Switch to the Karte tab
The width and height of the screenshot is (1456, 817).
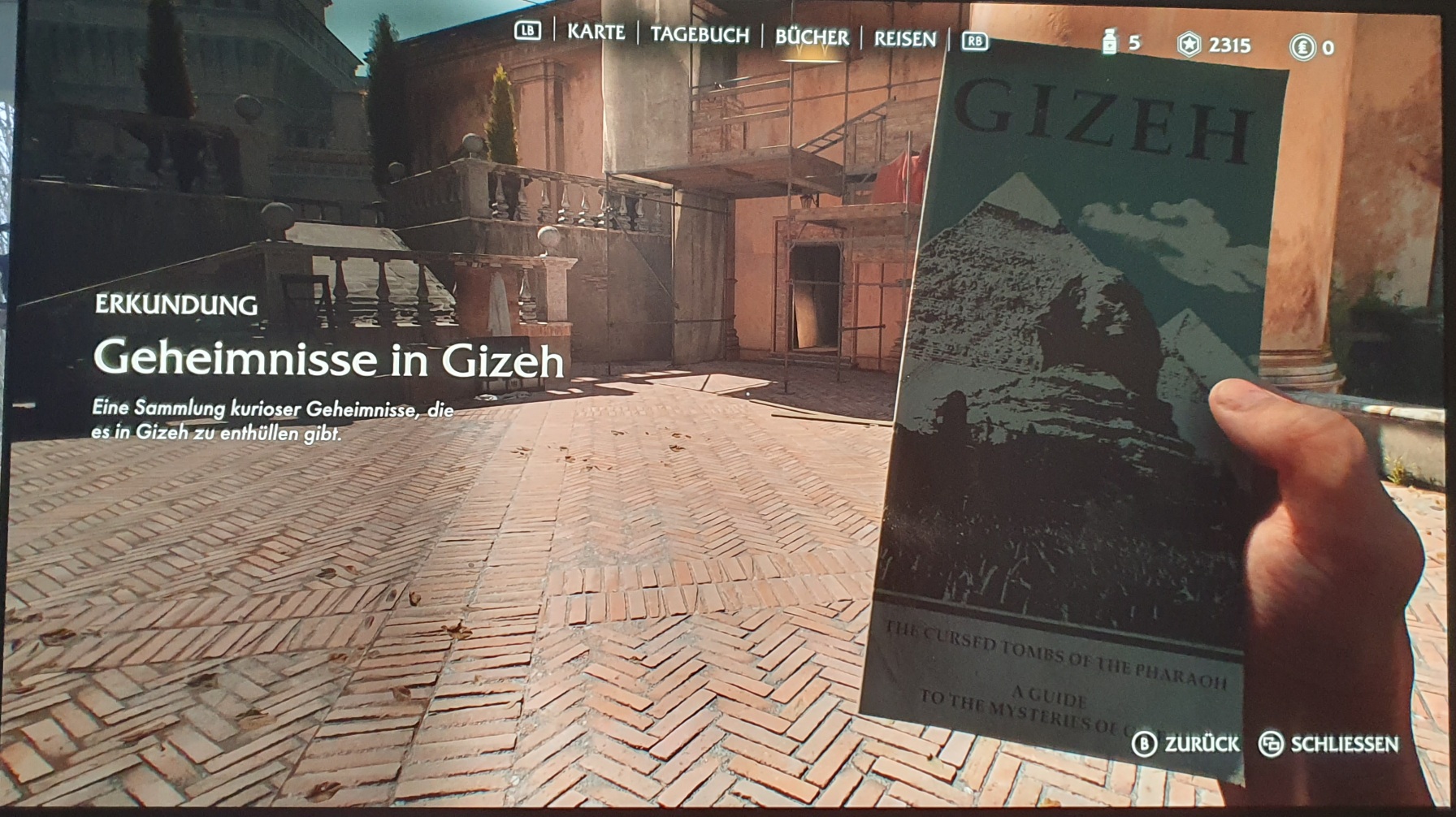coord(596,32)
